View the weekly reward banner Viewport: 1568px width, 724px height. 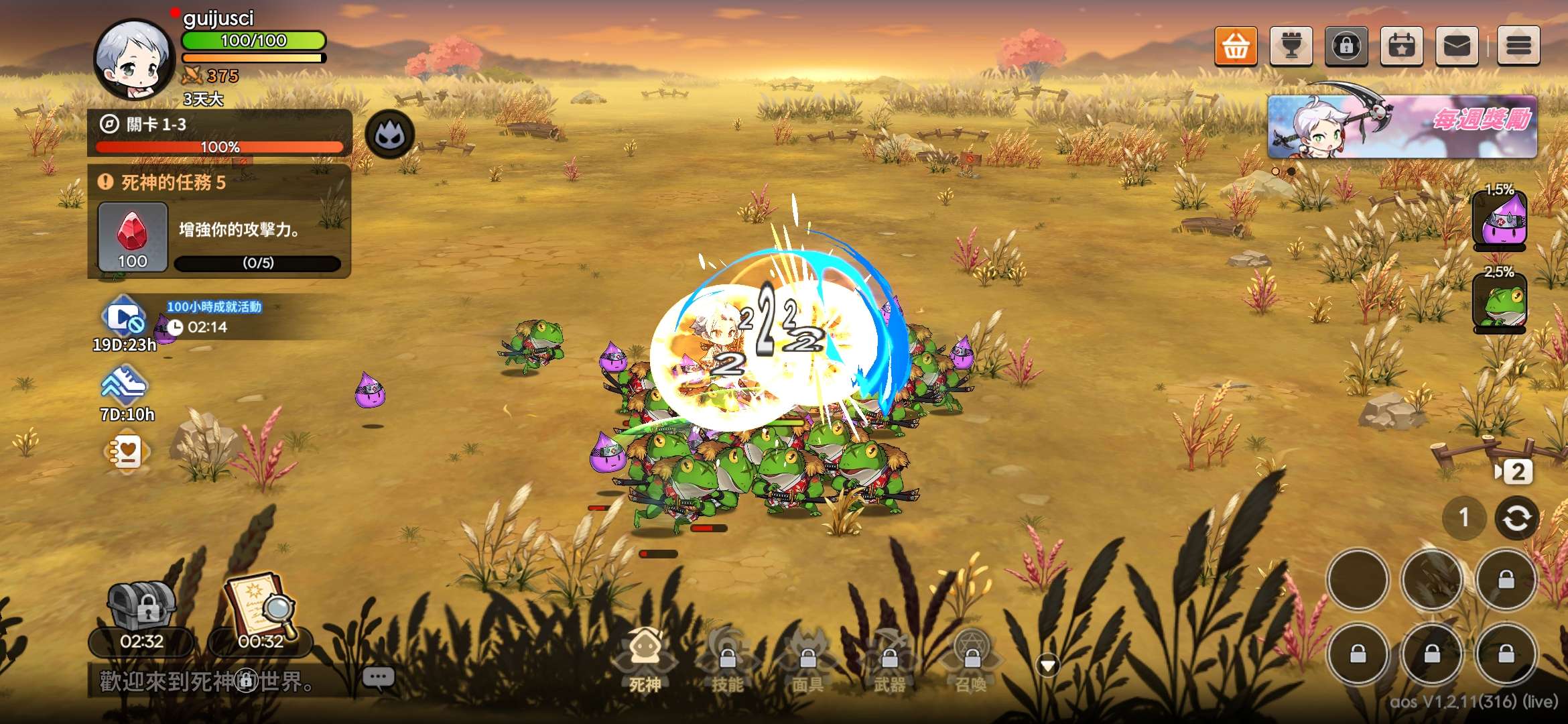pos(1402,126)
